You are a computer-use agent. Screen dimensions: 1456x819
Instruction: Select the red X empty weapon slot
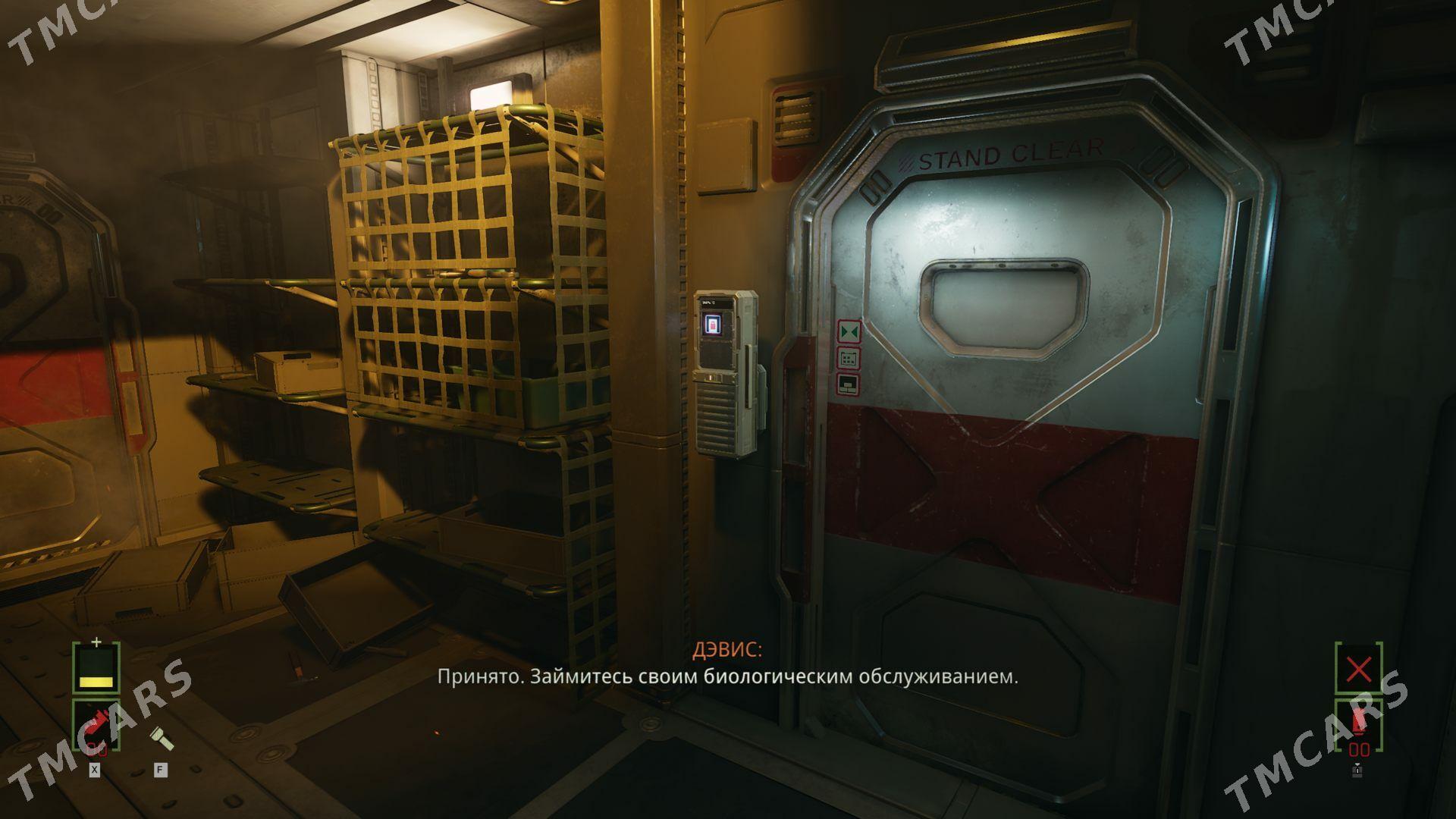tap(1357, 669)
